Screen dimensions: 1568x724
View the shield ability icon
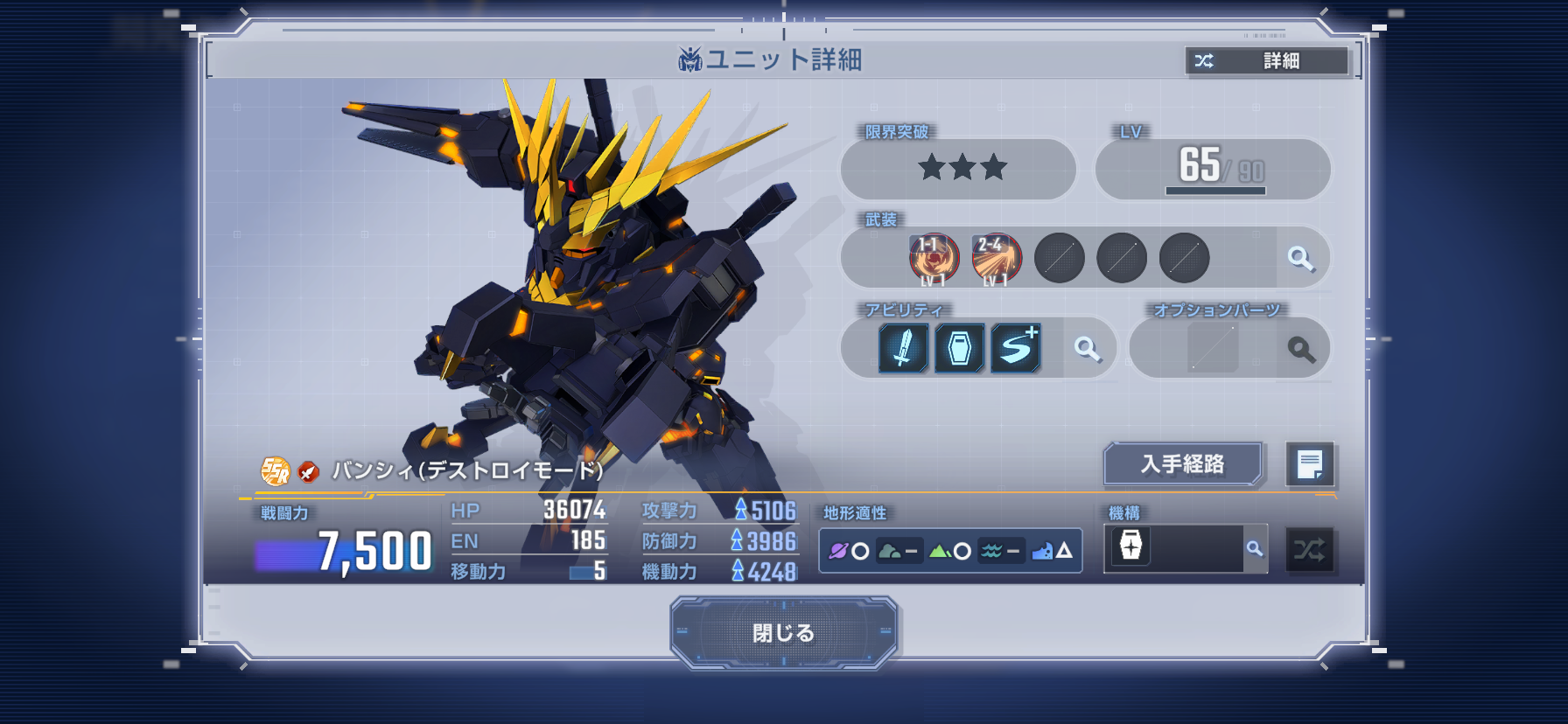point(959,349)
